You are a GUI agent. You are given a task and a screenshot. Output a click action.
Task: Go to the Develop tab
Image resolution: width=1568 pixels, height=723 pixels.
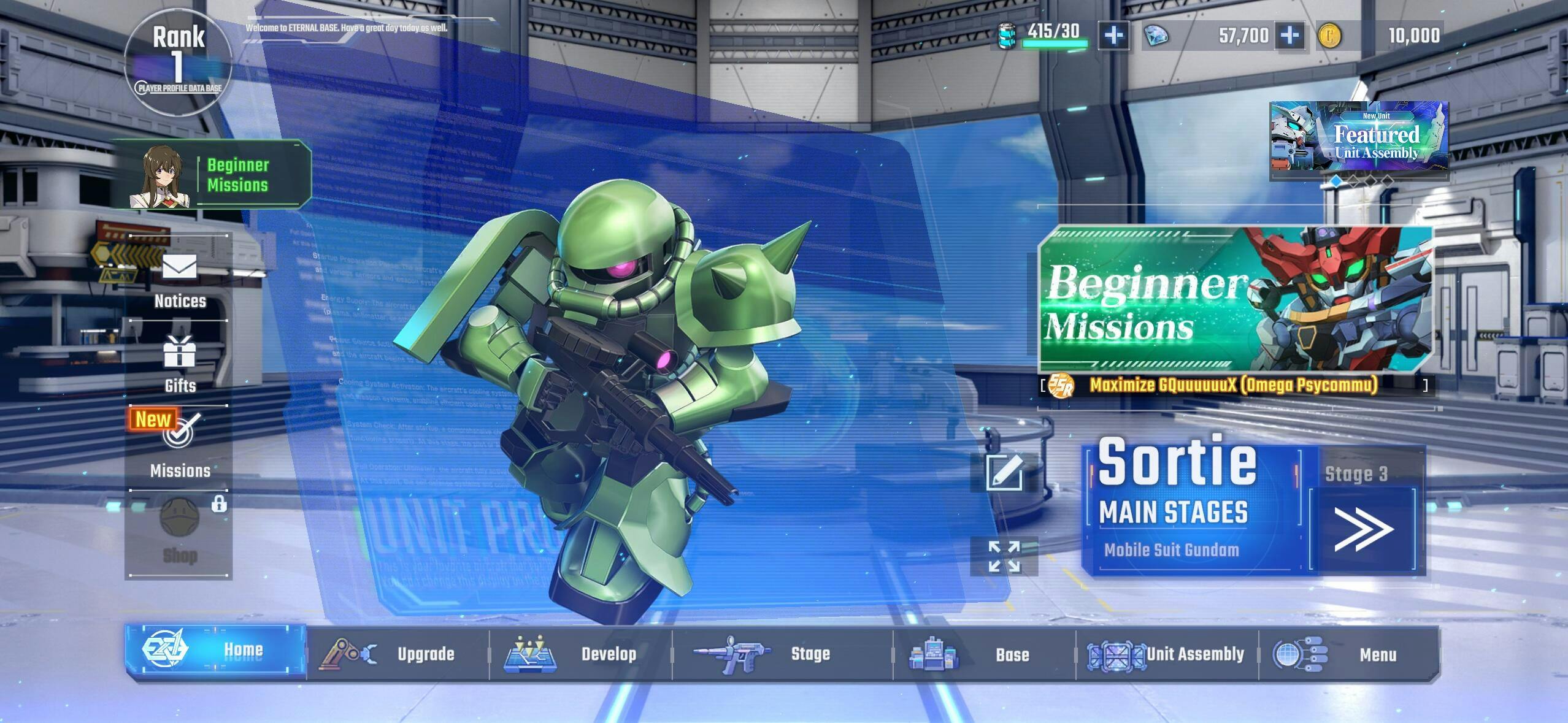point(580,654)
